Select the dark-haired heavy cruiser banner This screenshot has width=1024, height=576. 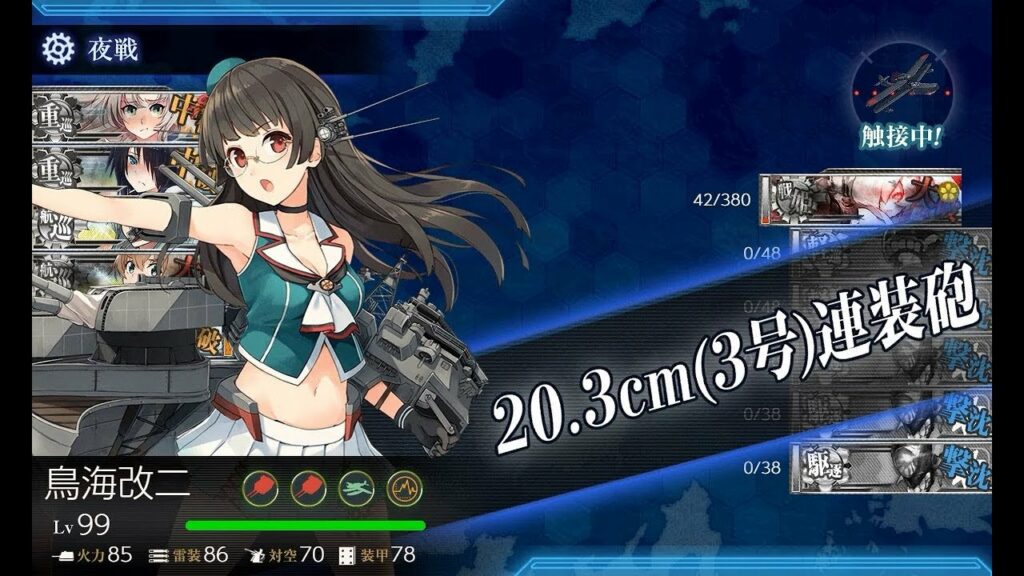(x=120, y=170)
